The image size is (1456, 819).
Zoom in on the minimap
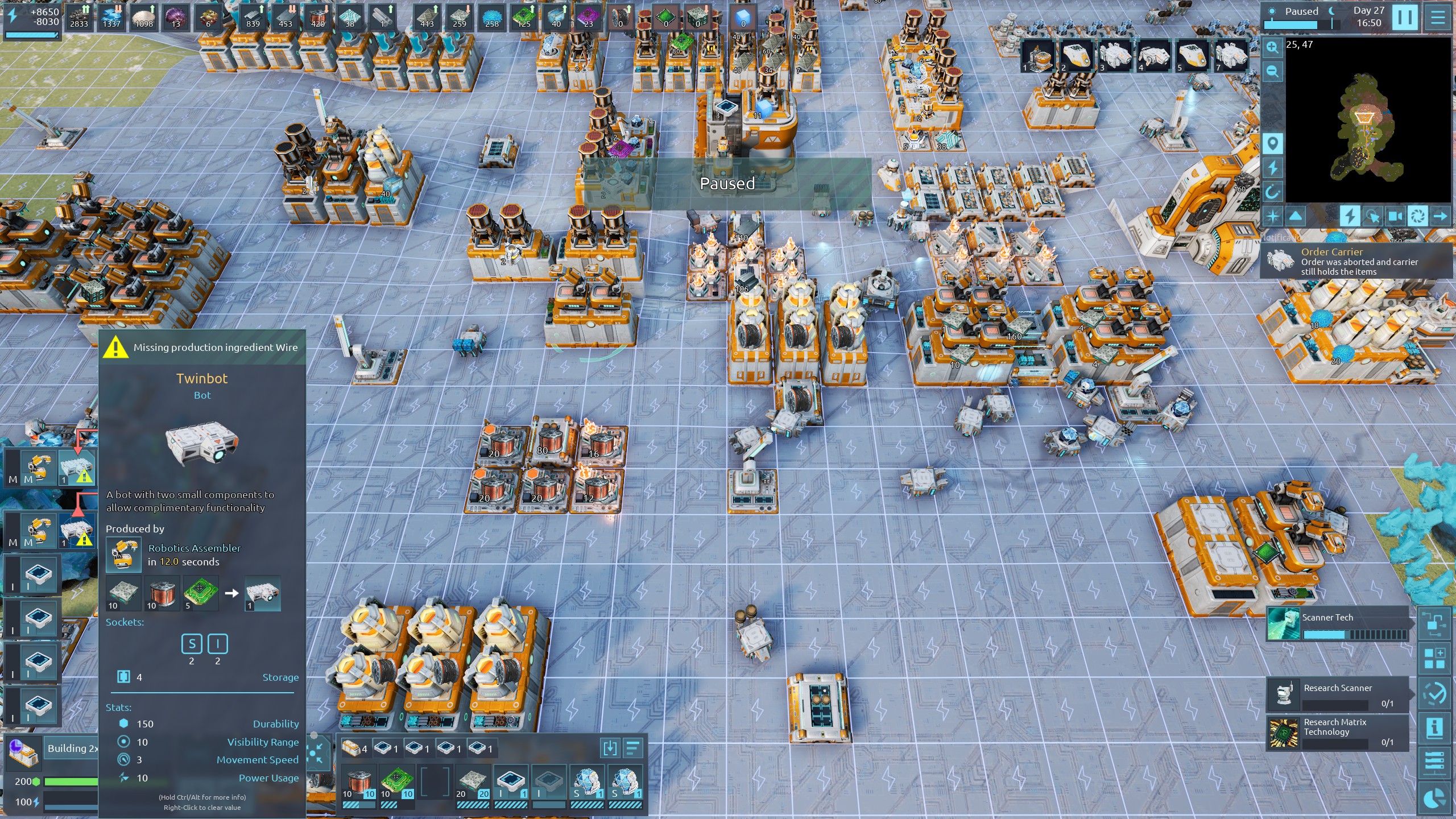1272,48
